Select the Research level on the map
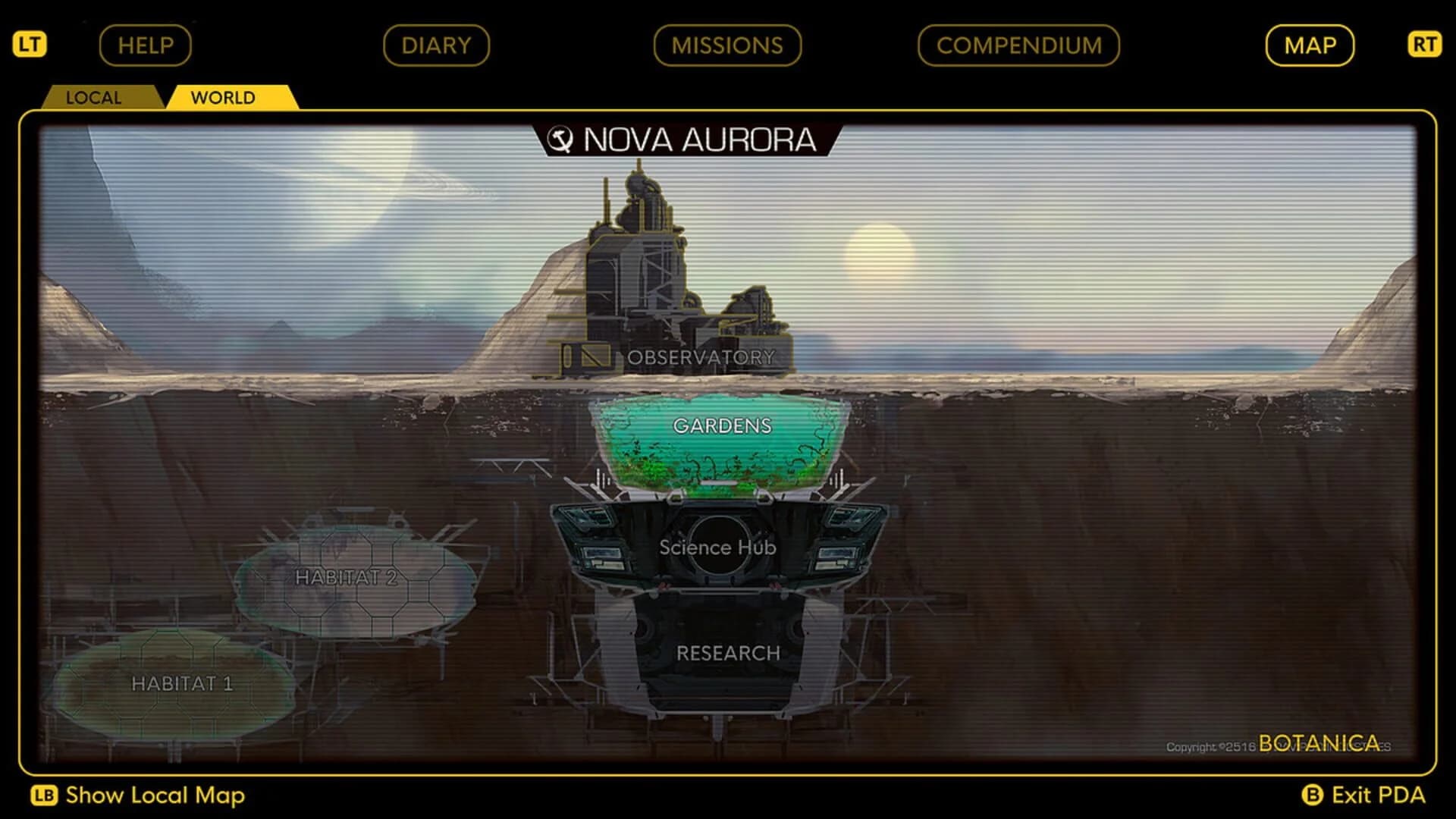The height and width of the screenshot is (819, 1456). 728,651
